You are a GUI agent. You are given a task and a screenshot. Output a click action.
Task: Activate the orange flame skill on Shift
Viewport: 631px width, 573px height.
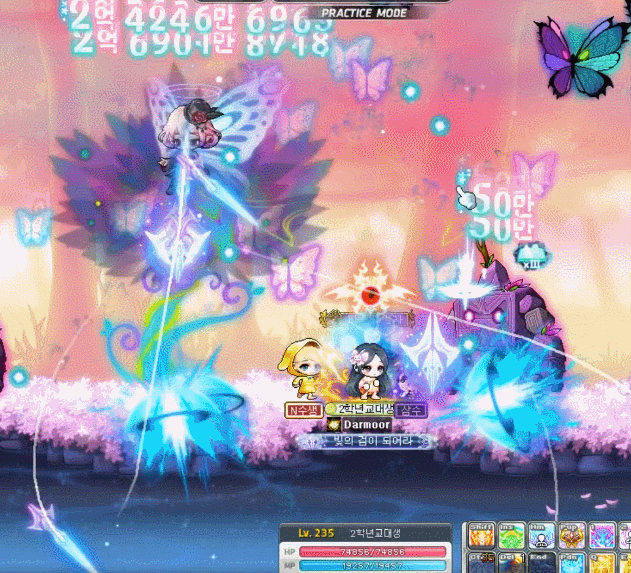(481, 536)
